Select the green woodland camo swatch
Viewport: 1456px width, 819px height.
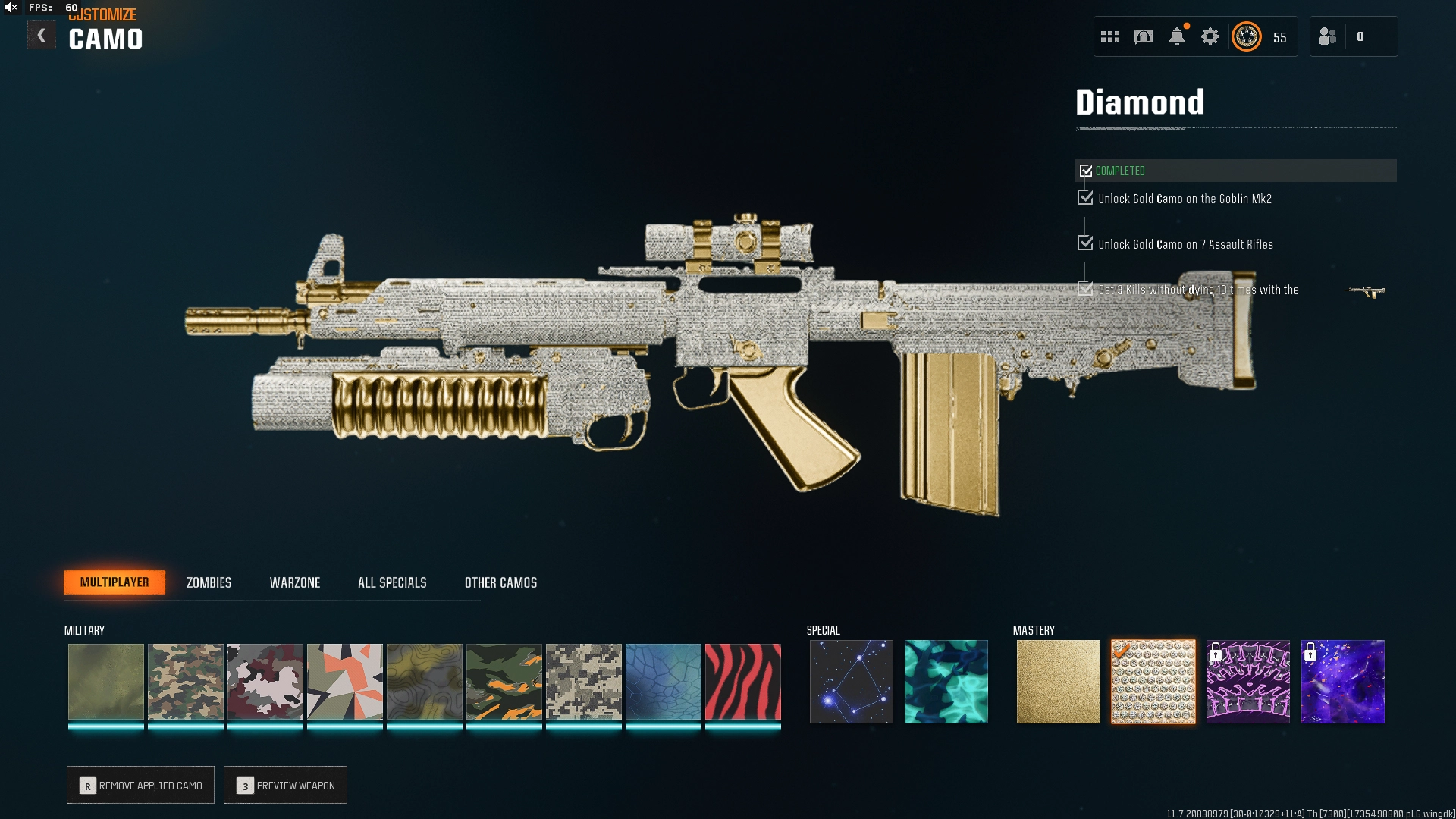pyautogui.click(x=185, y=681)
